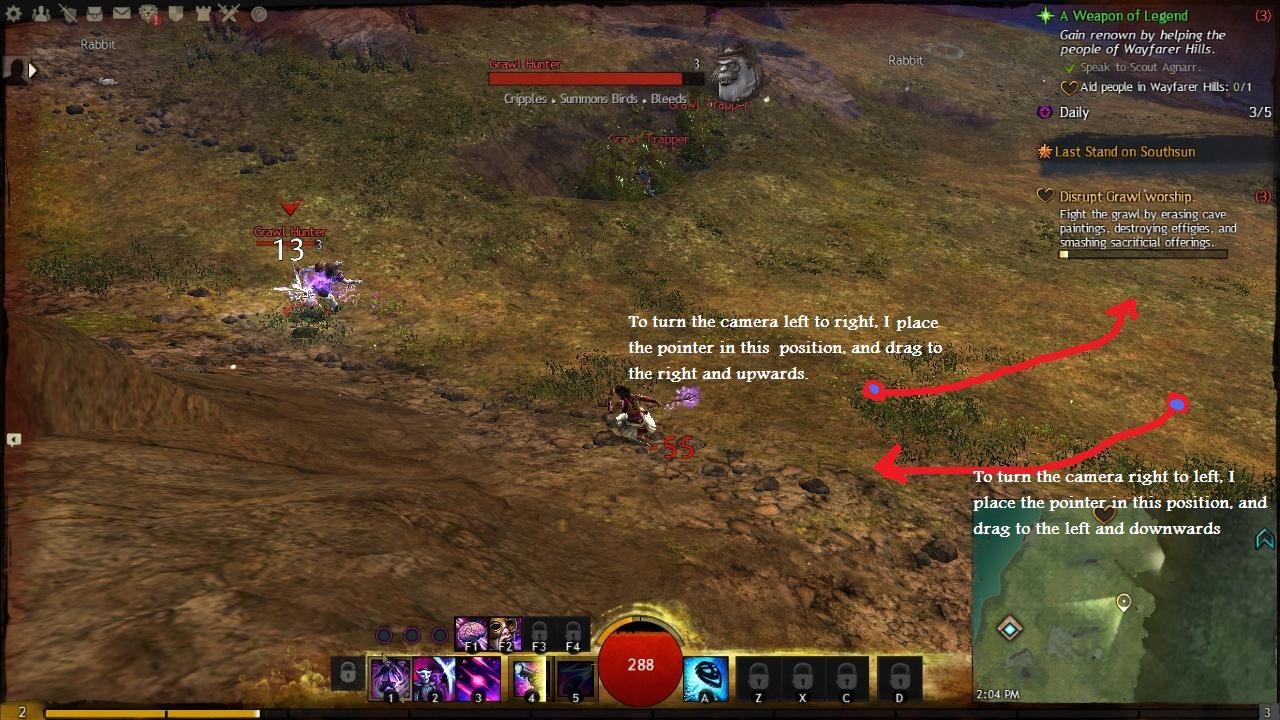
Task: Activate the F1 brain shatter skill
Action: click(471, 633)
